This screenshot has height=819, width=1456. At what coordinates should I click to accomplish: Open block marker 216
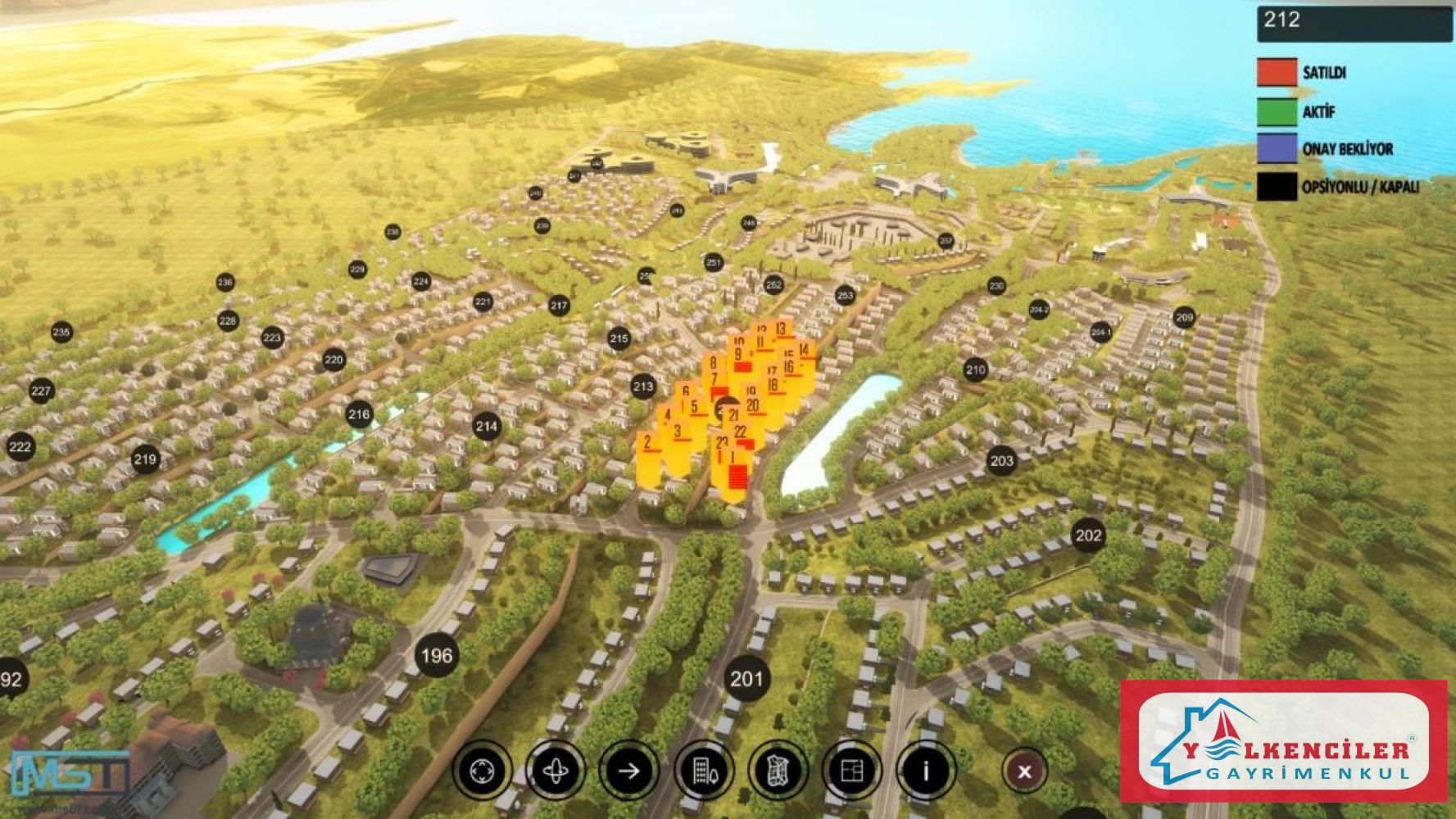pyautogui.click(x=359, y=414)
